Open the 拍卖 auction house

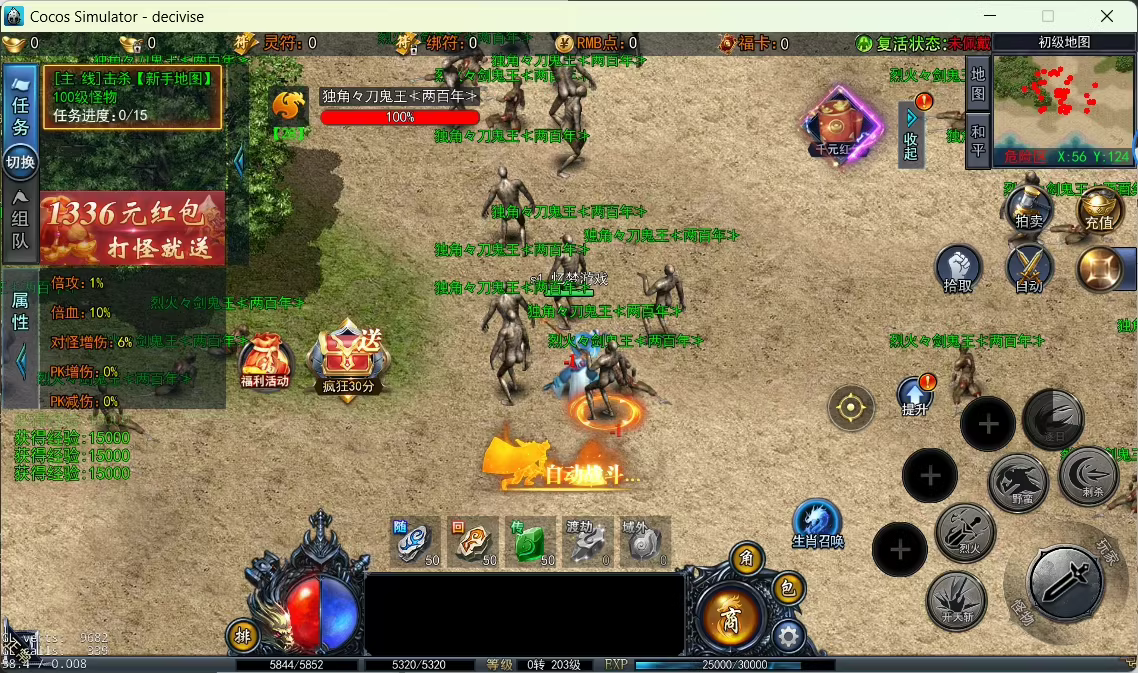(1029, 209)
